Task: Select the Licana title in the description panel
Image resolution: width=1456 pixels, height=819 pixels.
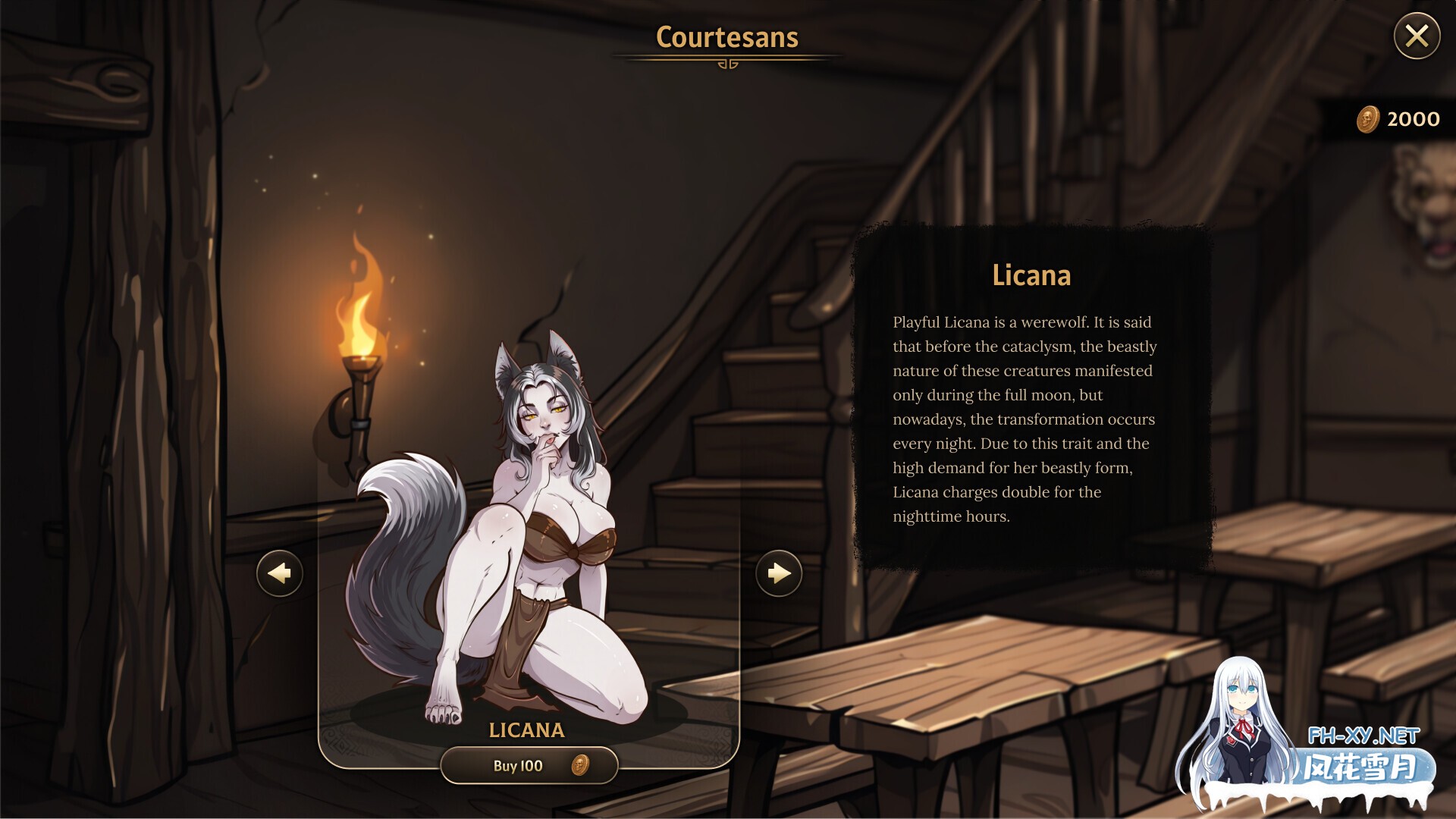Action: coord(1031,275)
